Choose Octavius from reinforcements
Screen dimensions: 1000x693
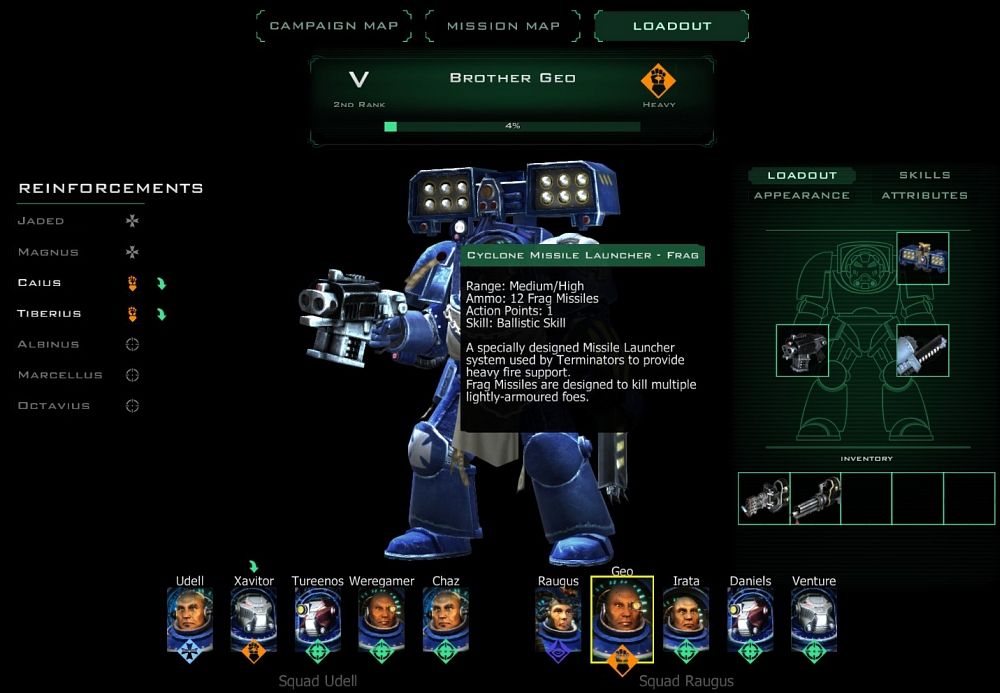[54, 406]
